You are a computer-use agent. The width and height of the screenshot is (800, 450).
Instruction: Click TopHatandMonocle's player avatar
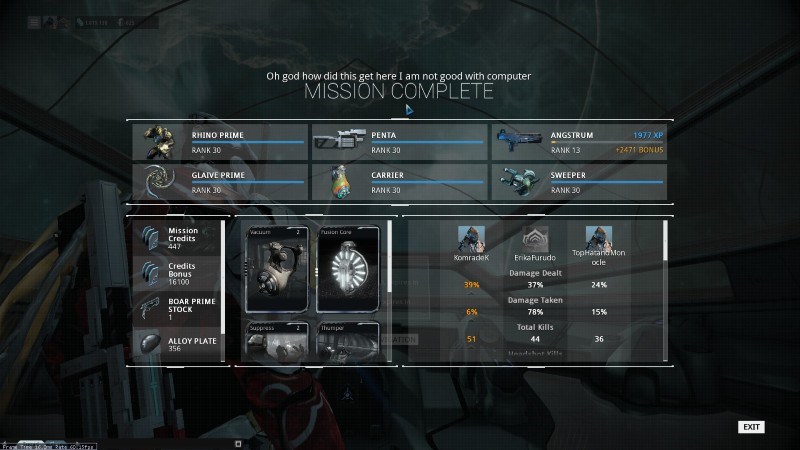point(599,240)
